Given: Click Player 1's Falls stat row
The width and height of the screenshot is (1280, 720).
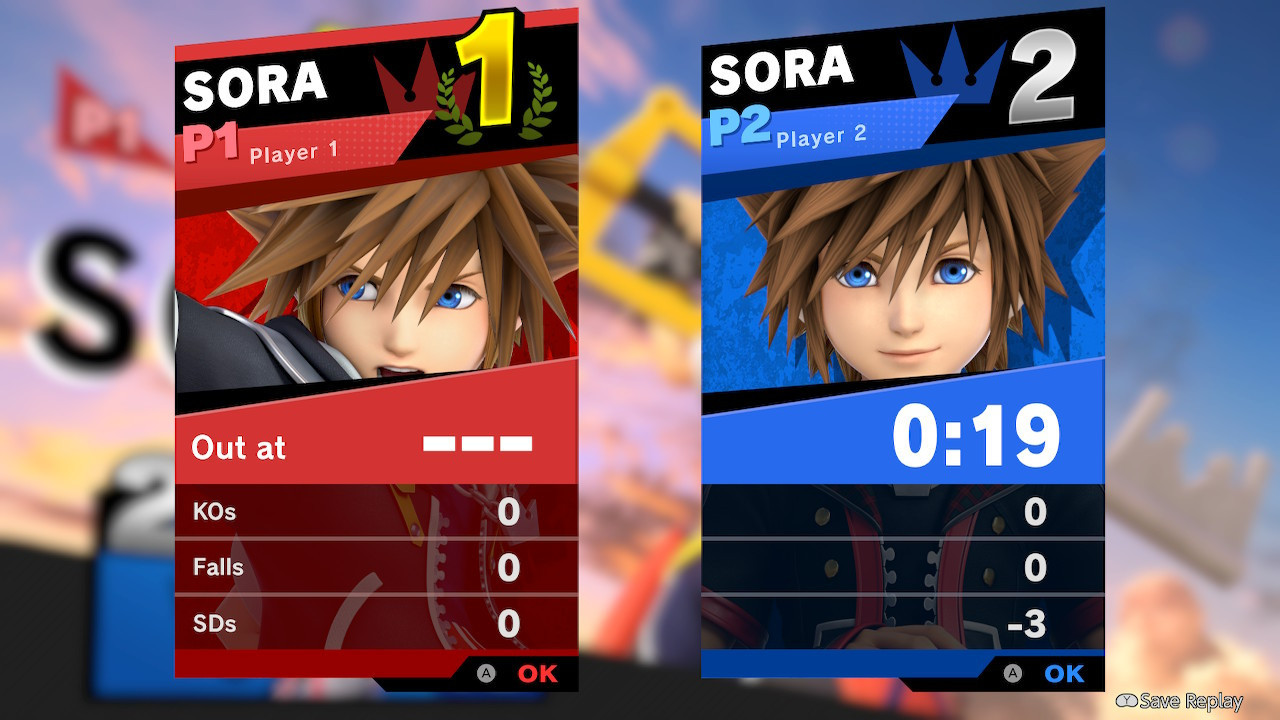Looking at the screenshot, I should coord(376,567).
